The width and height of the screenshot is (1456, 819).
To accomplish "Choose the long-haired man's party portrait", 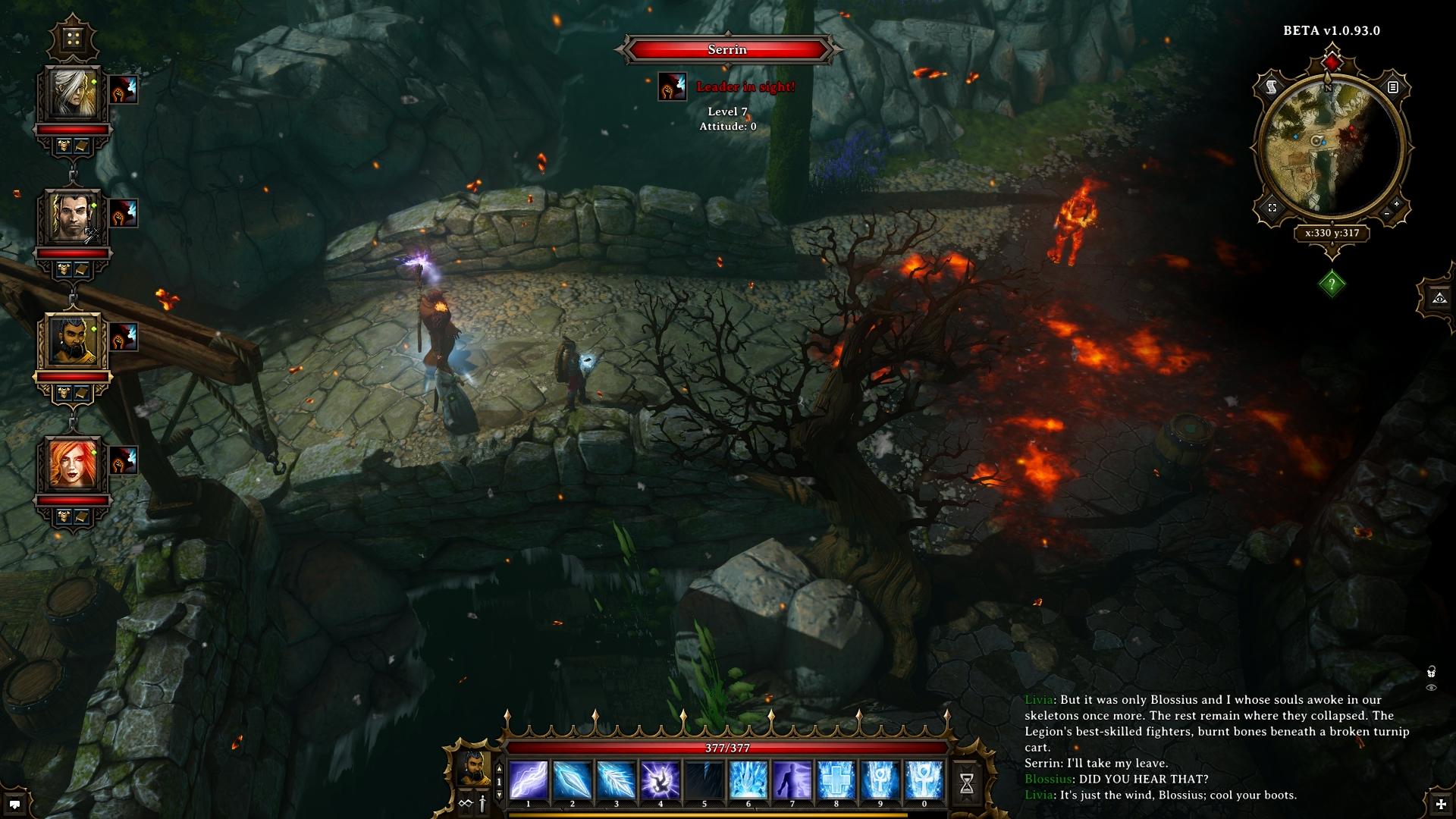I will 74,218.
